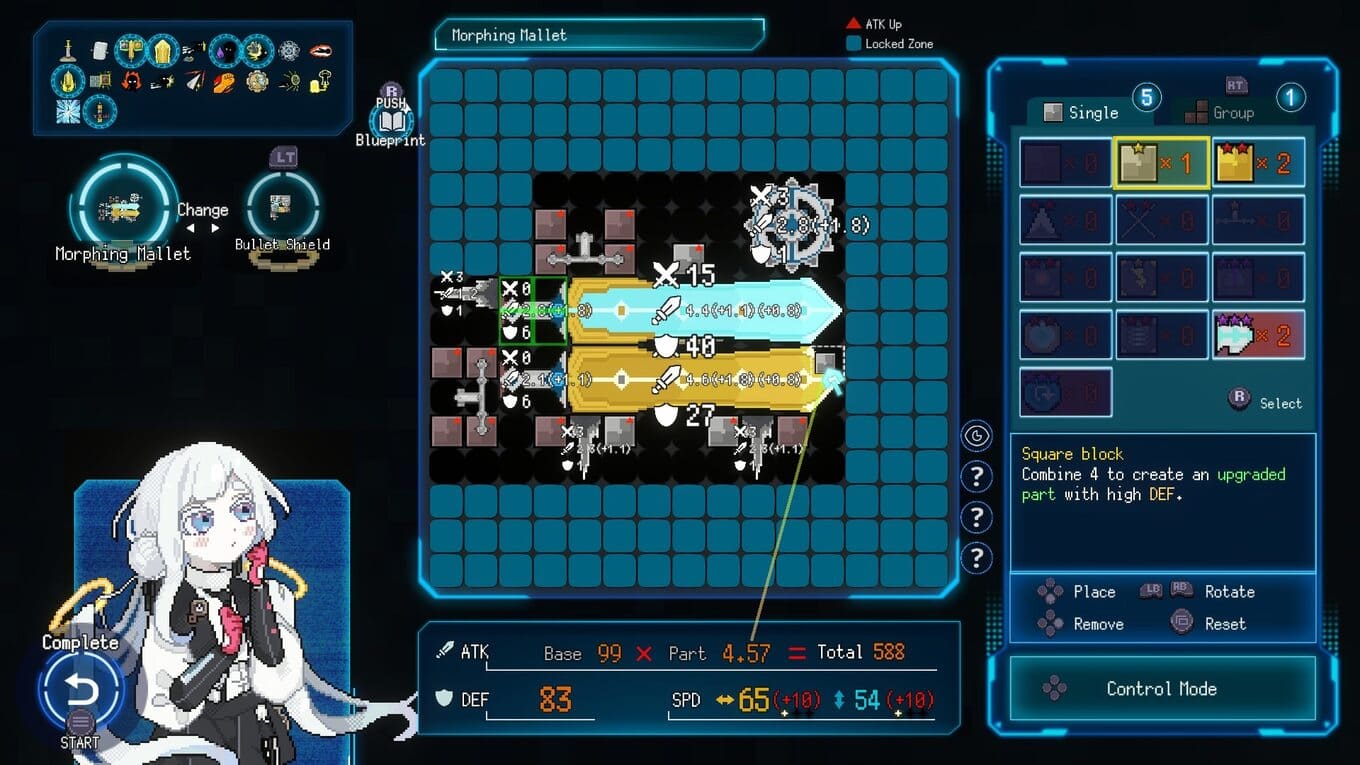Choose the two-star gold block part

[1258, 163]
